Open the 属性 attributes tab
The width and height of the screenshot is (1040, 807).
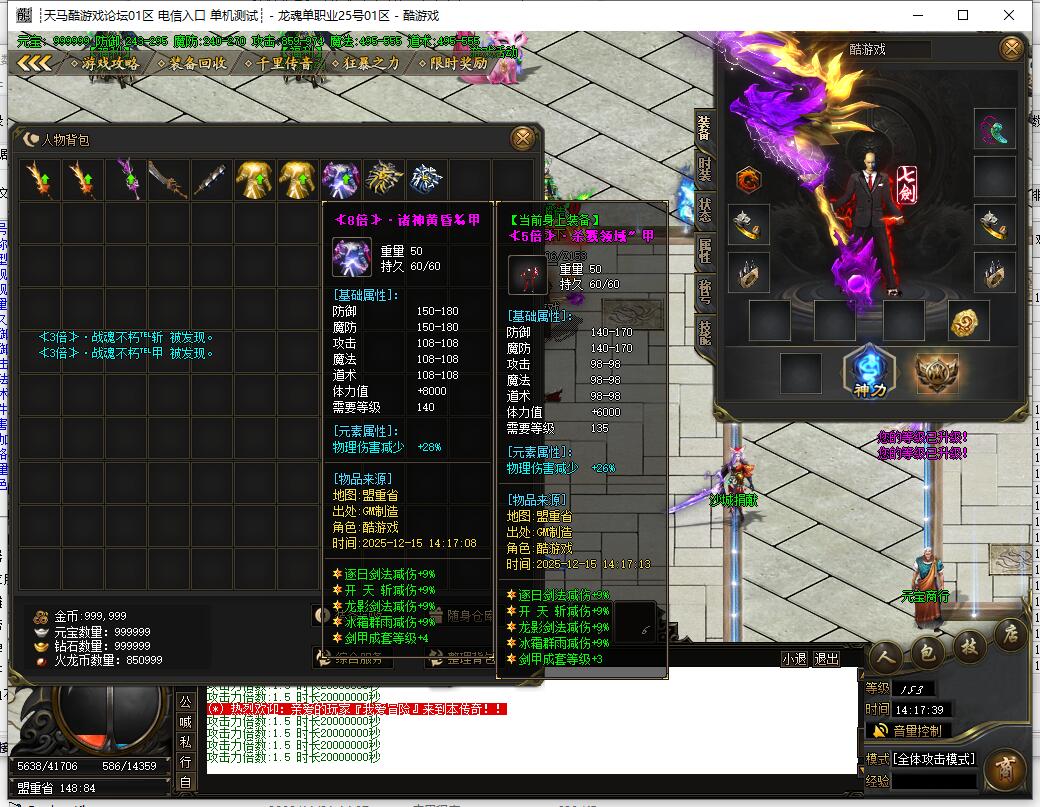(x=705, y=250)
